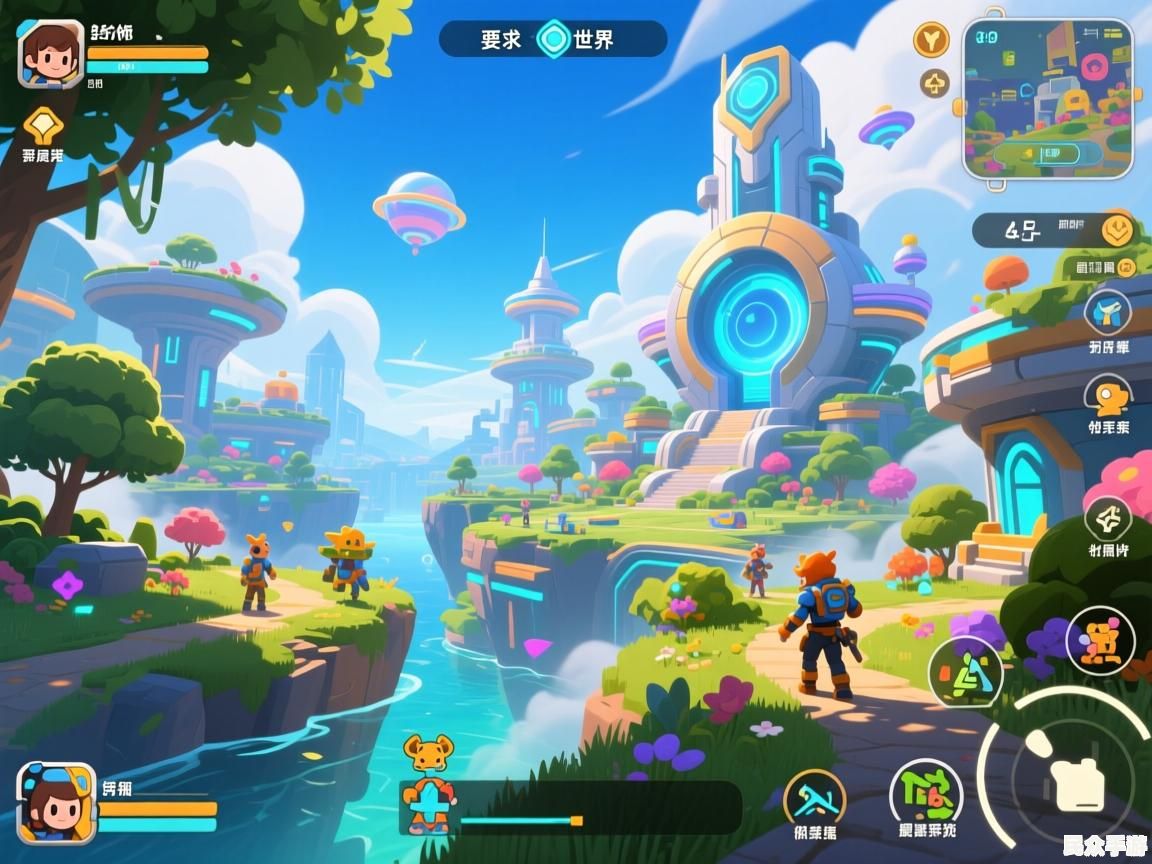1152x864 pixels.
Task: Tap the brown plus-shaped round button
Action: point(935,83)
